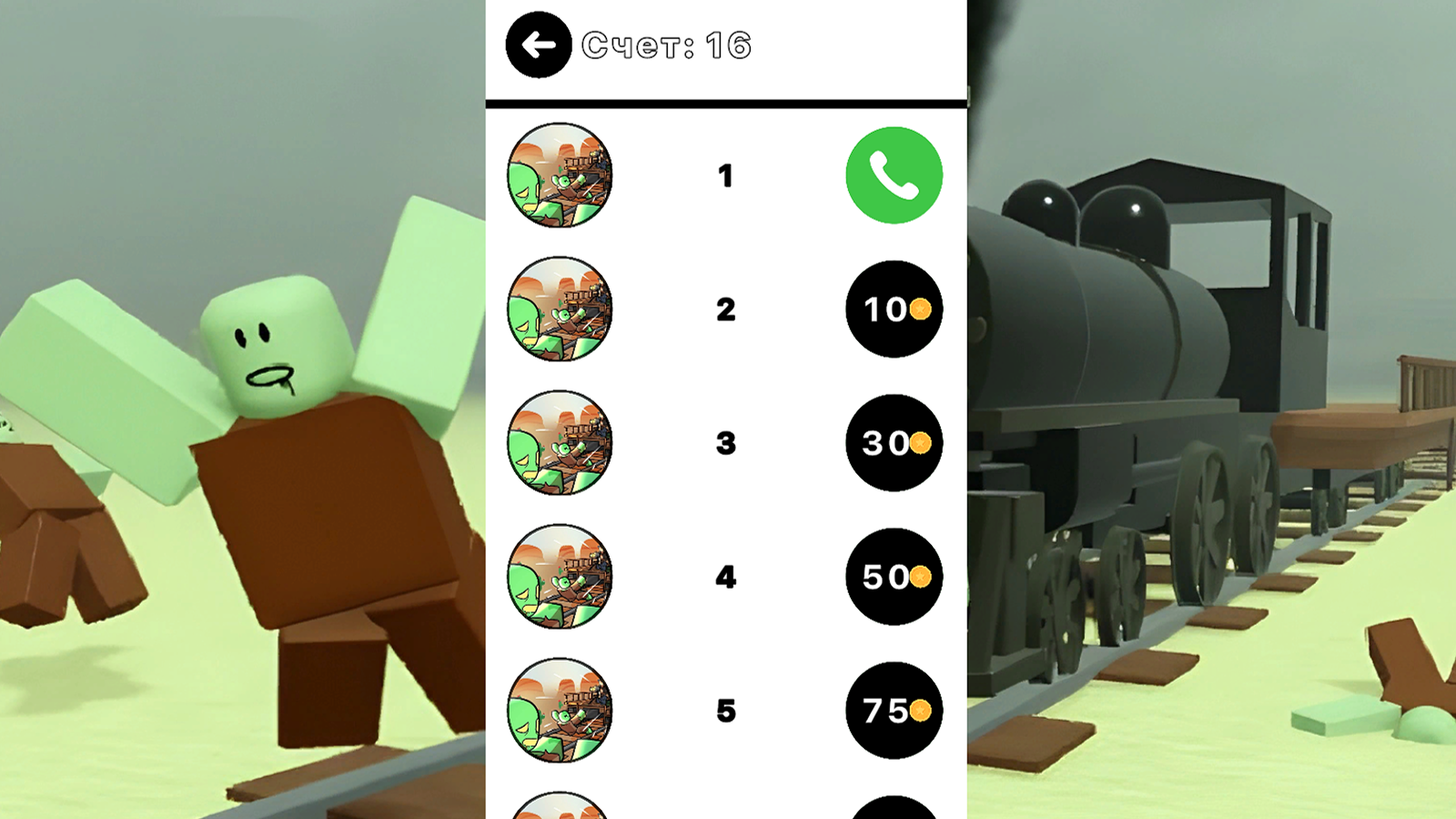Purchase level 4 with 500 coins
This screenshot has height=819, width=1456.
(895, 578)
